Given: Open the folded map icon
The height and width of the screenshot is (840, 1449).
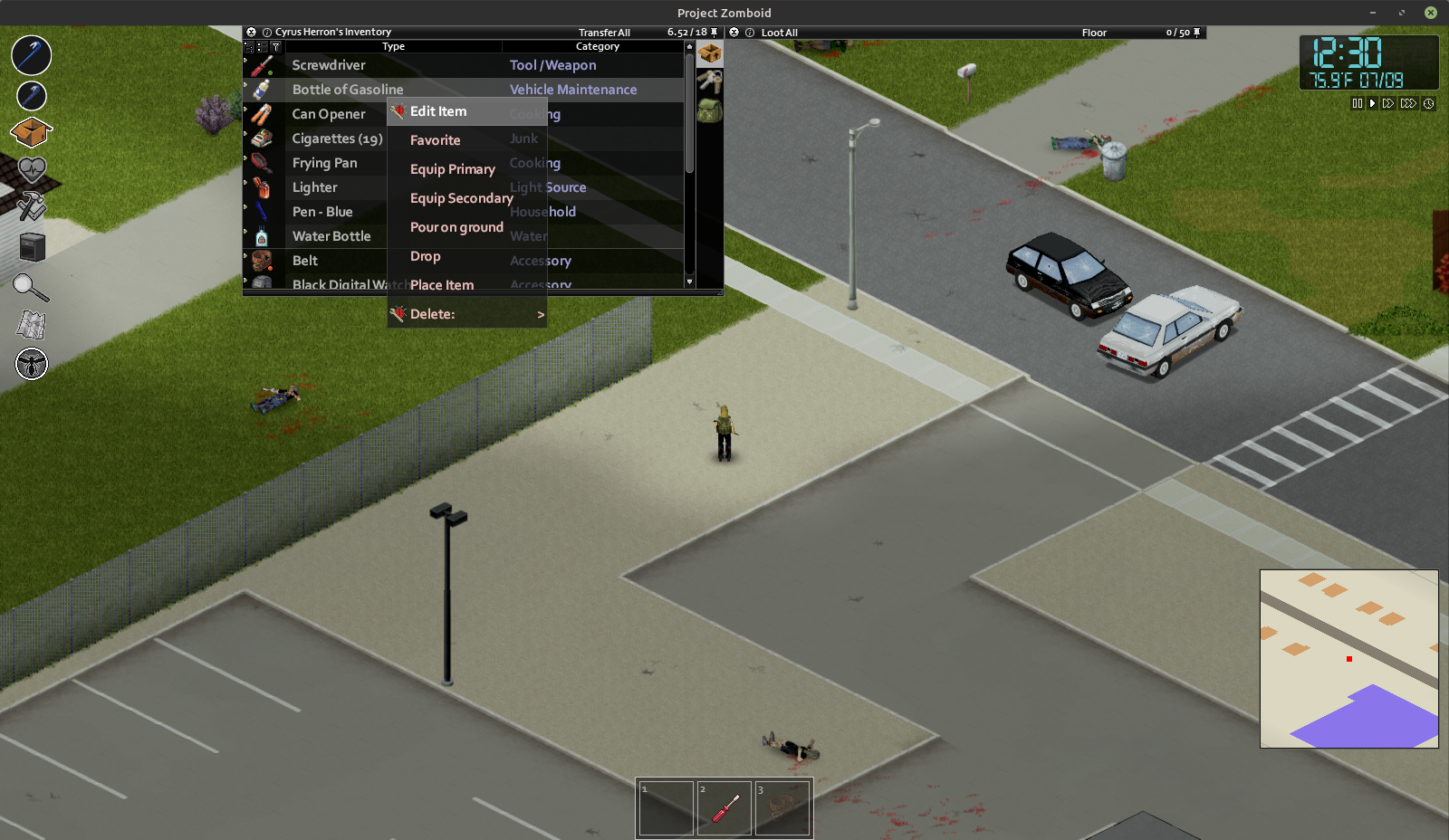Looking at the screenshot, I should point(31,324).
